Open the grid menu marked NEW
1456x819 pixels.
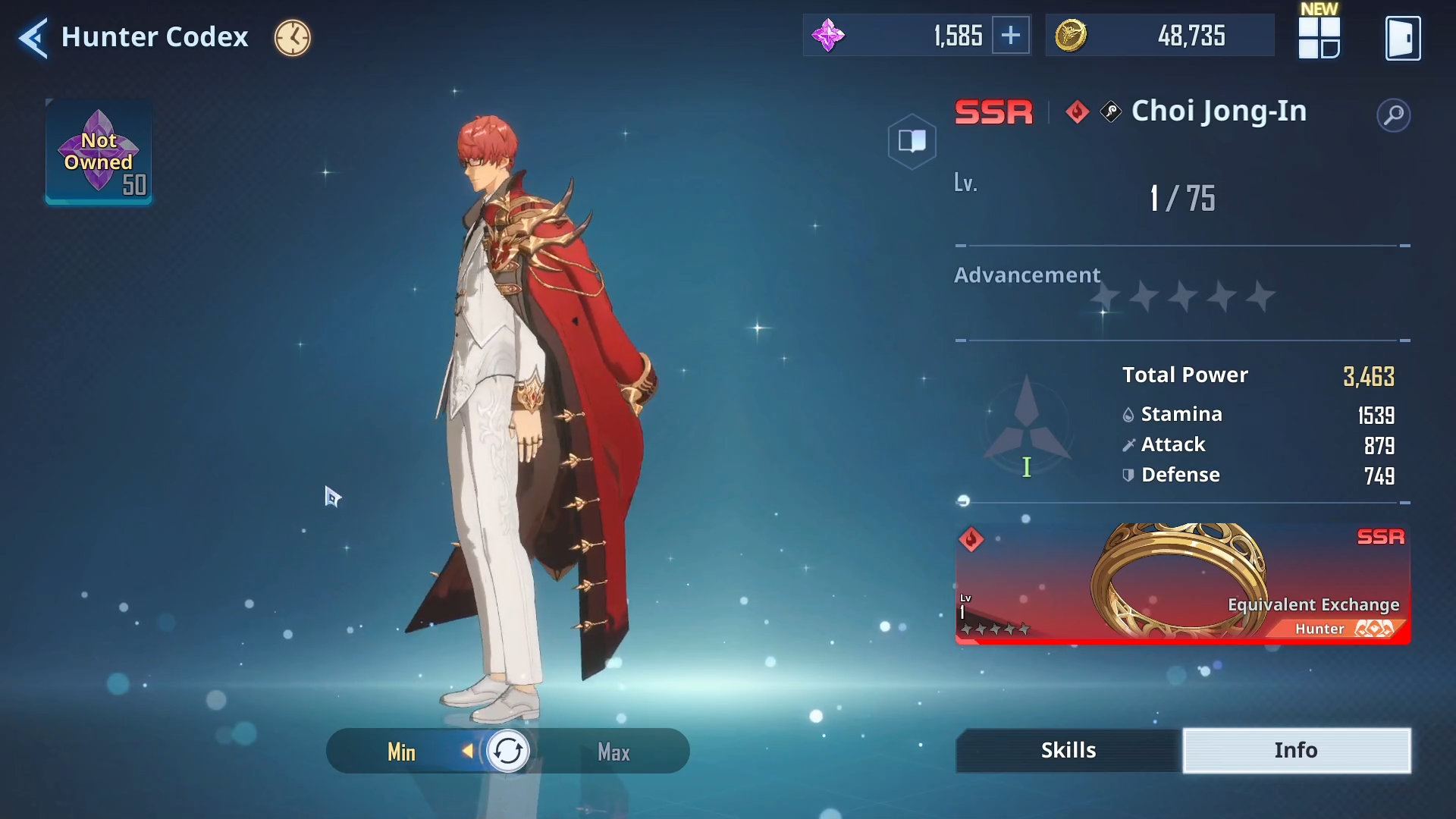pos(1319,37)
